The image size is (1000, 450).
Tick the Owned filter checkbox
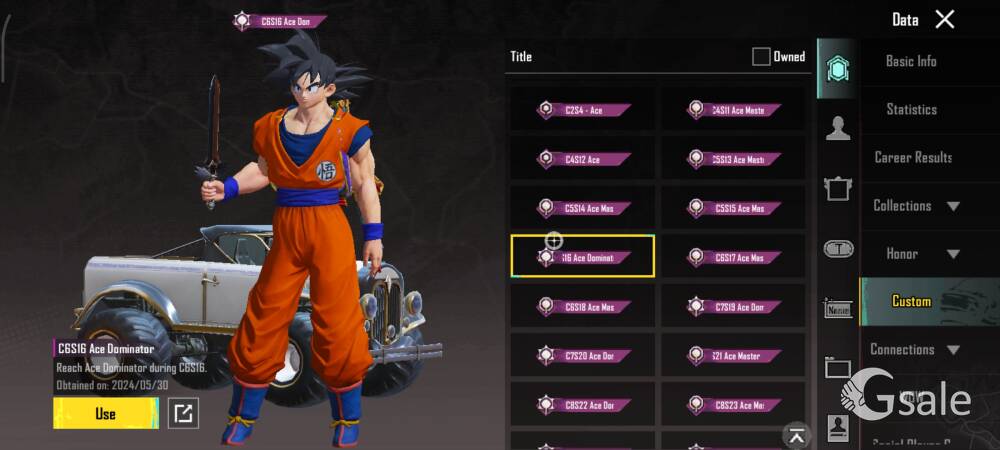tap(761, 57)
